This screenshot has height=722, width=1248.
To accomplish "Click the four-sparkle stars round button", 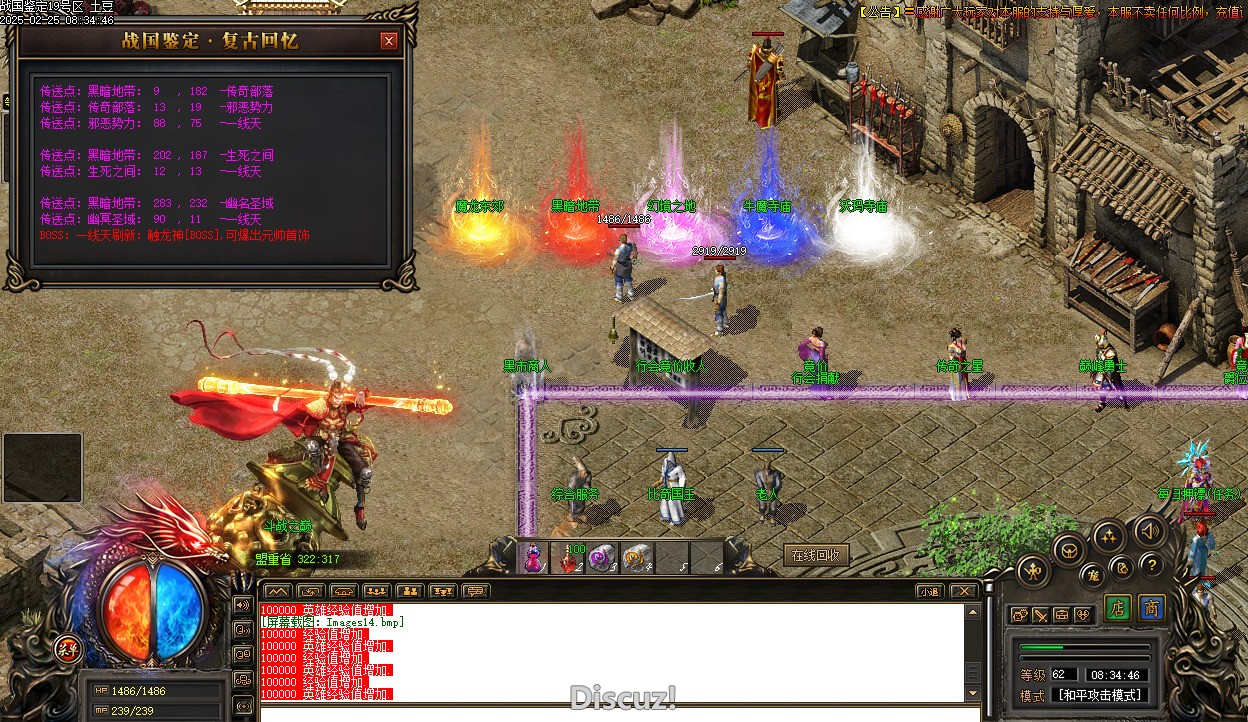I will 1108,538.
